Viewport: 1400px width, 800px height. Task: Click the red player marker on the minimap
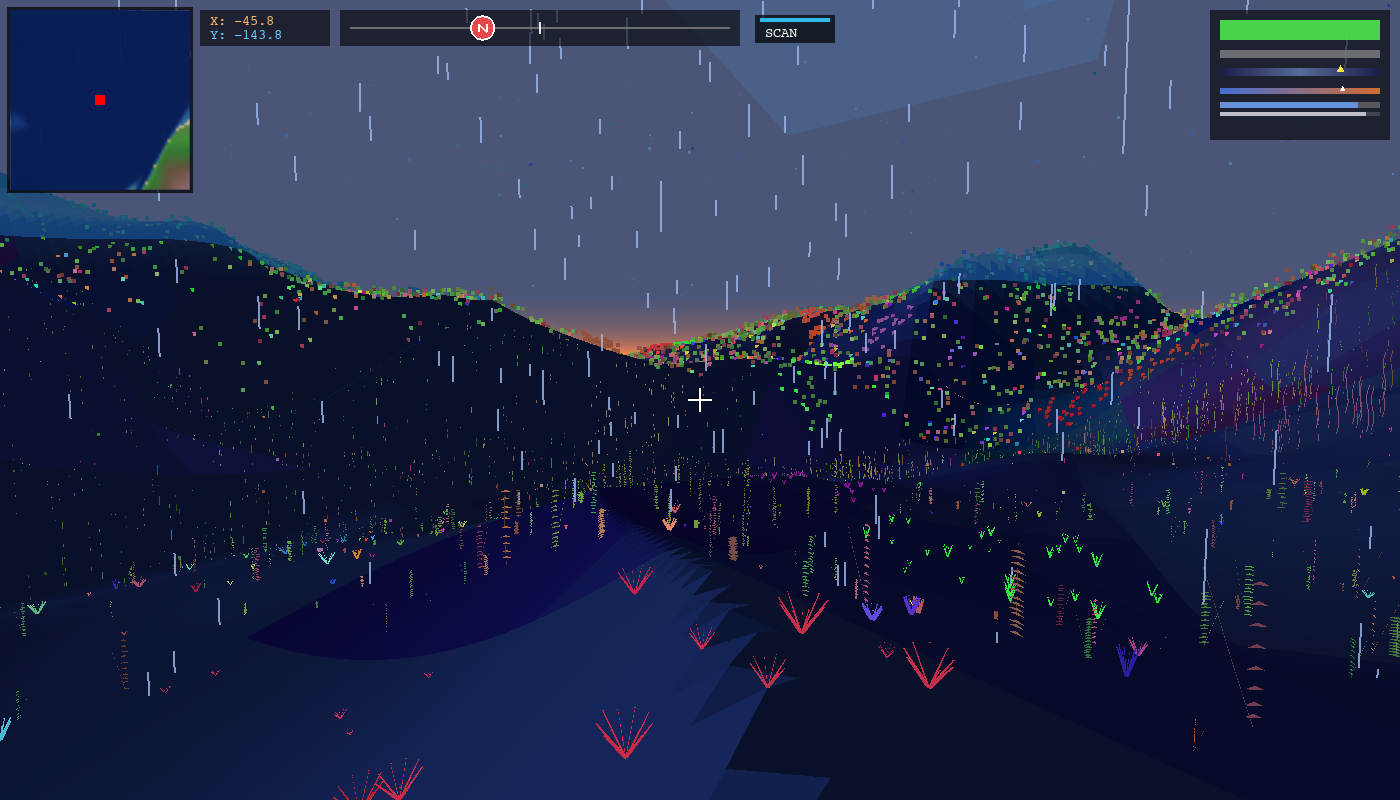(99, 99)
